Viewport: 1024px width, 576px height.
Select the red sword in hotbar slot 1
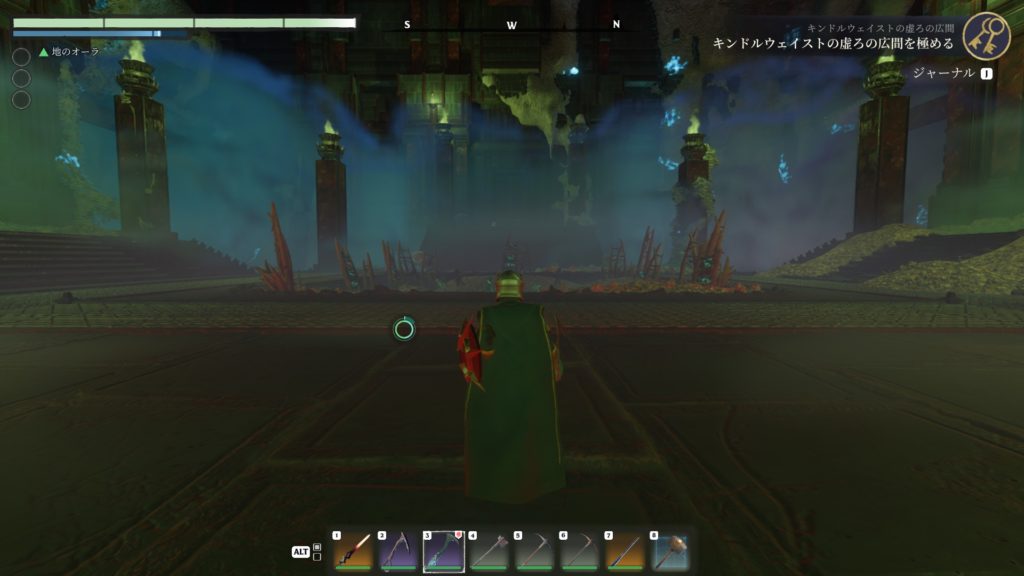352,551
